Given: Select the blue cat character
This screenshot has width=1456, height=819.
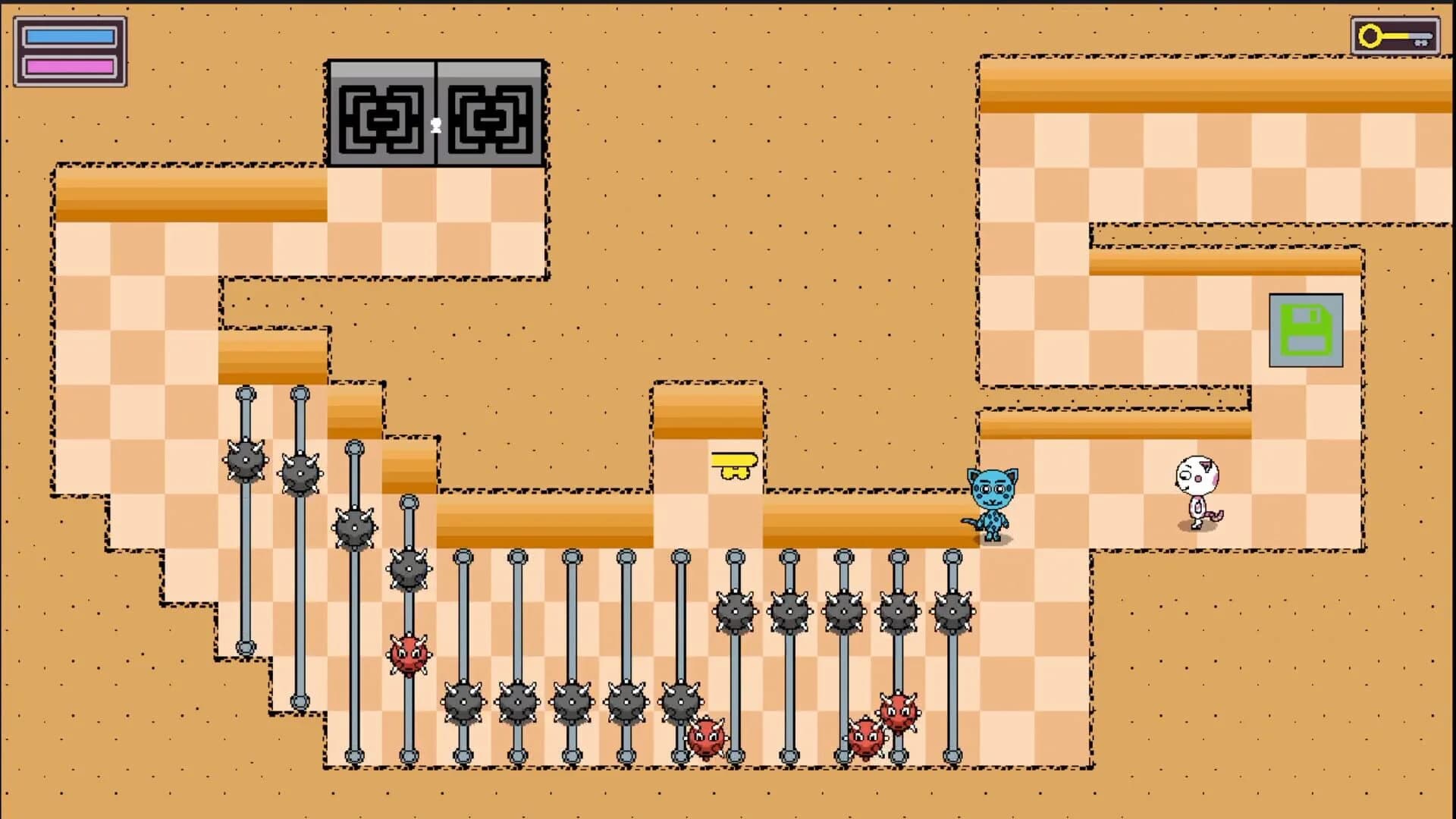Looking at the screenshot, I should click(x=993, y=500).
